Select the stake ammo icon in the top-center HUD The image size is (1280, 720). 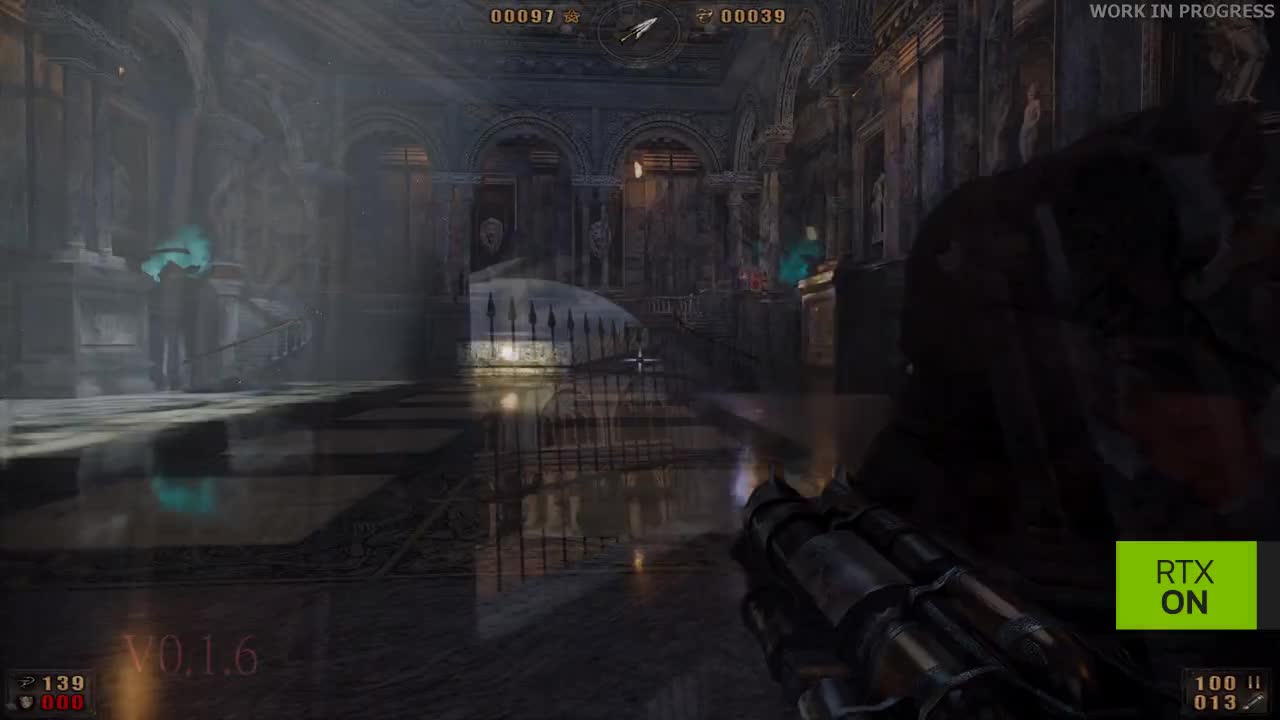tap(638, 28)
